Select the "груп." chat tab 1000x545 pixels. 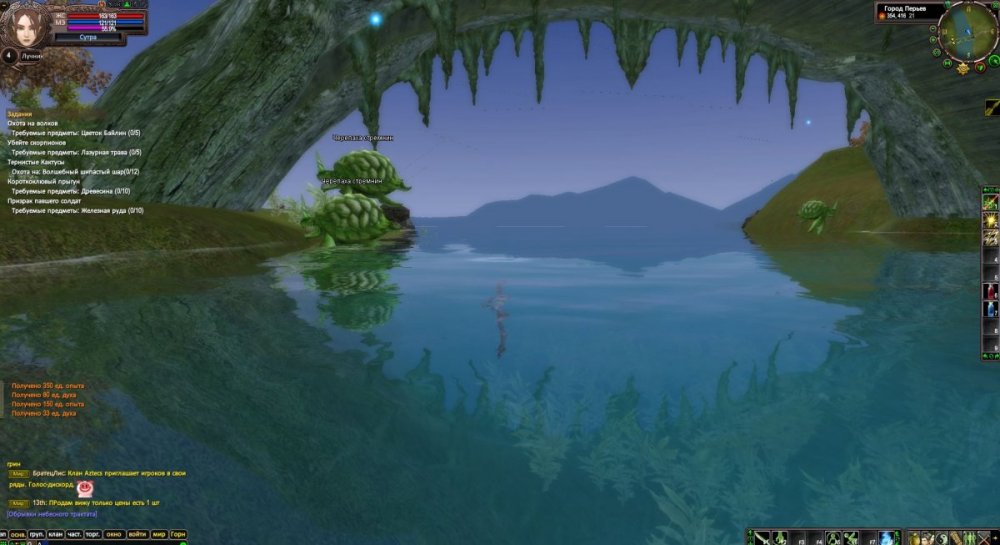coord(35,535)
